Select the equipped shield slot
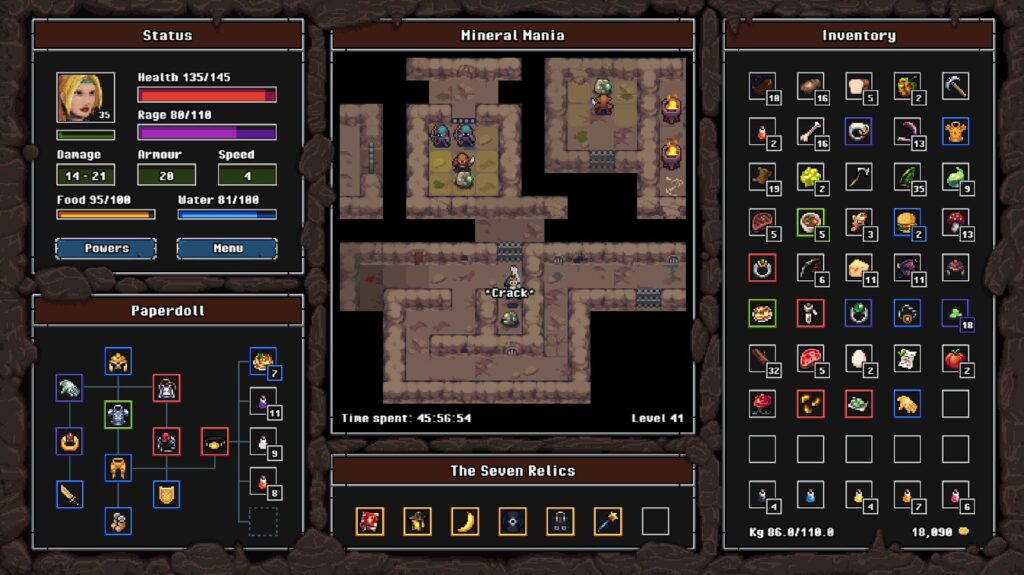The image size is (1024, 575). click(x=167, y=494)
